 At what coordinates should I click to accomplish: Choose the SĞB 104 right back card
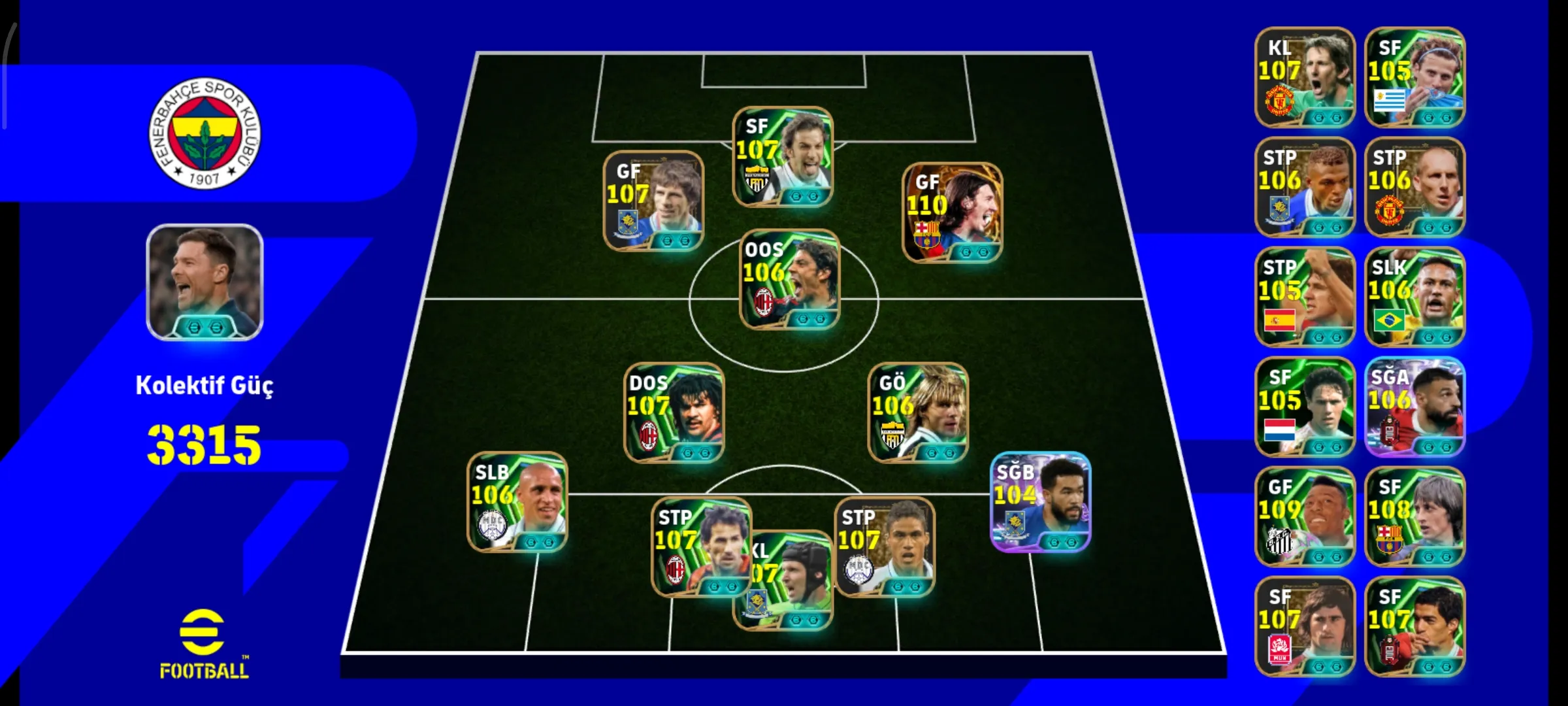tap(1040, 502)
